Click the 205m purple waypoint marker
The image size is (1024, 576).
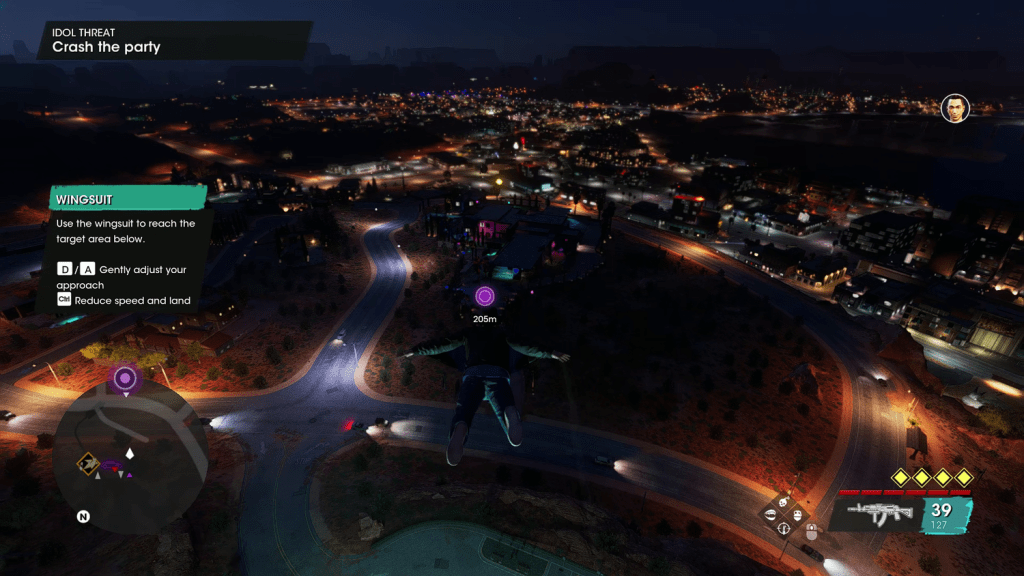click(x=484, y=296)
